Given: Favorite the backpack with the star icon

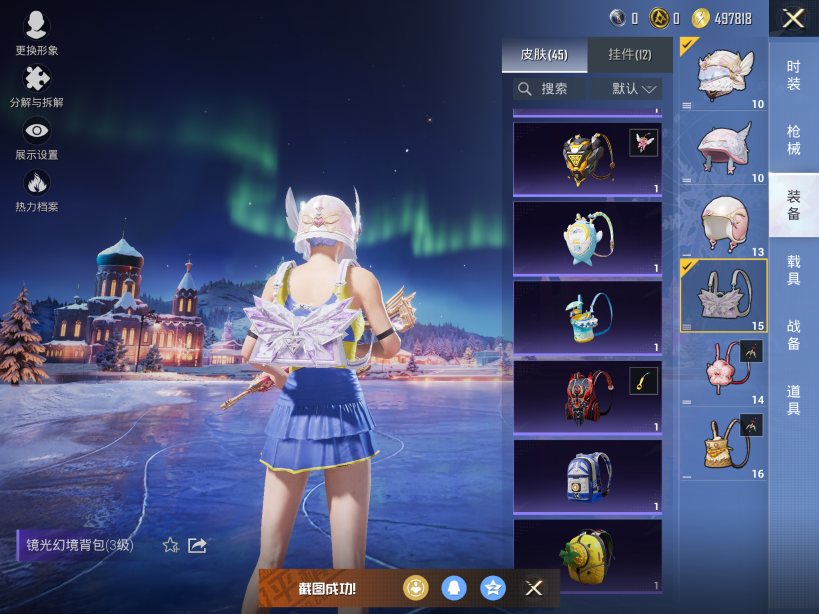Looking at the screenshot, I should [x=171, y=545].
